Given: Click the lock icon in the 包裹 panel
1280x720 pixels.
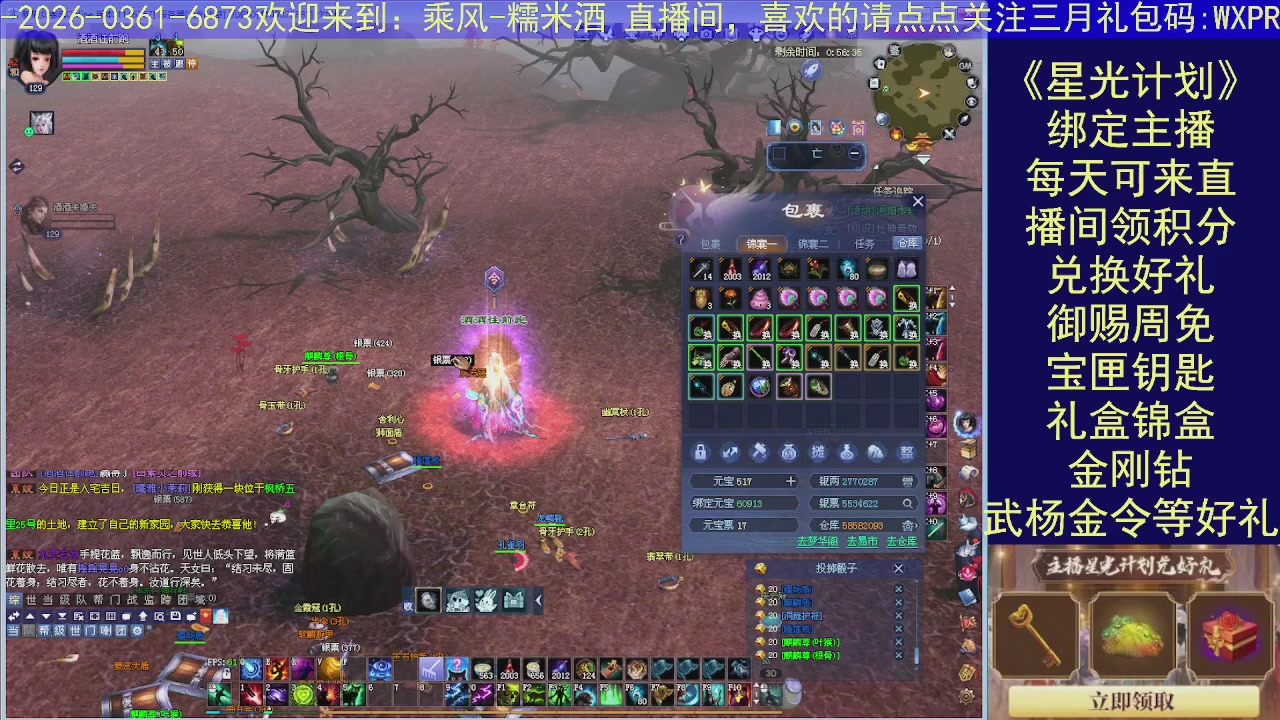Looking at the screenshot, I should tap(700, 452).
